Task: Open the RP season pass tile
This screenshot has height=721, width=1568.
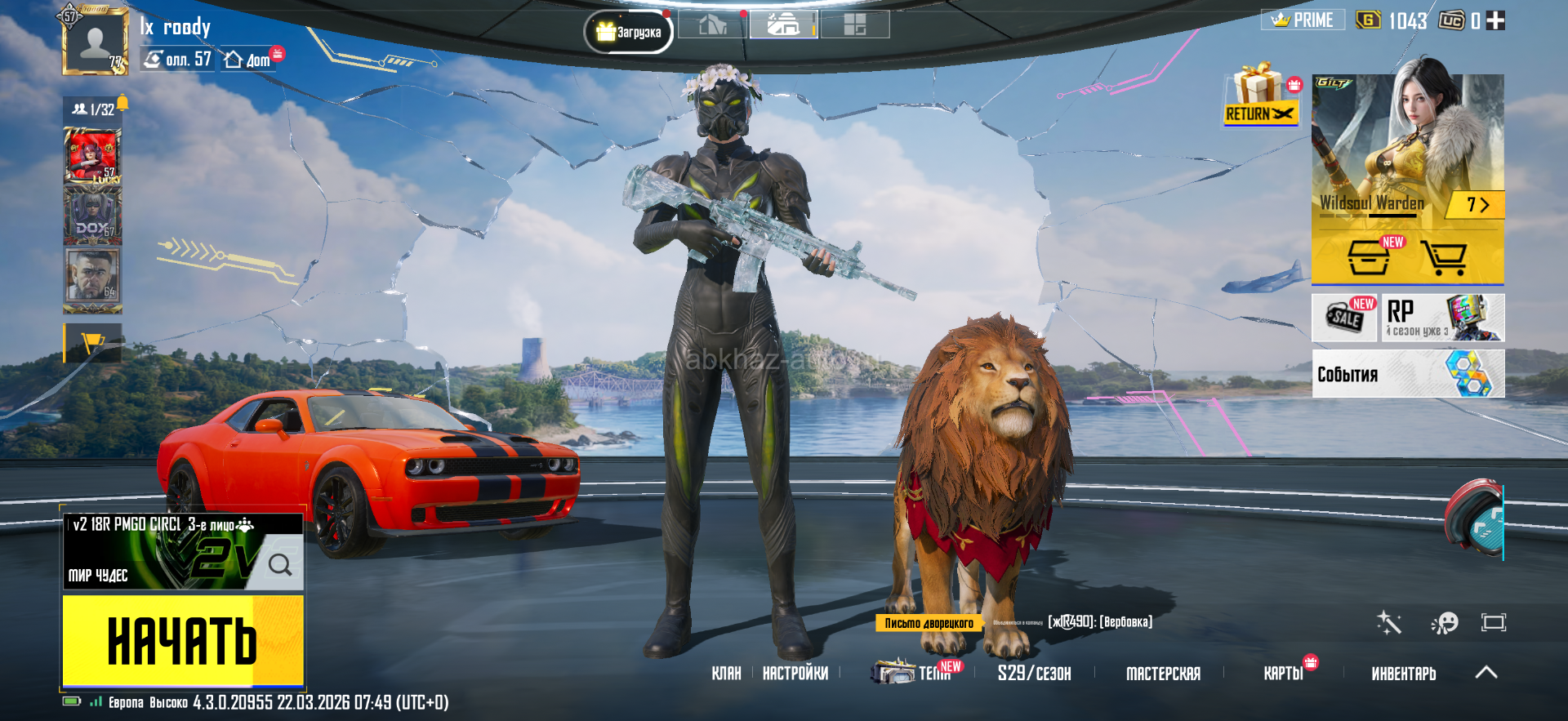Action: click(1442, 318)
